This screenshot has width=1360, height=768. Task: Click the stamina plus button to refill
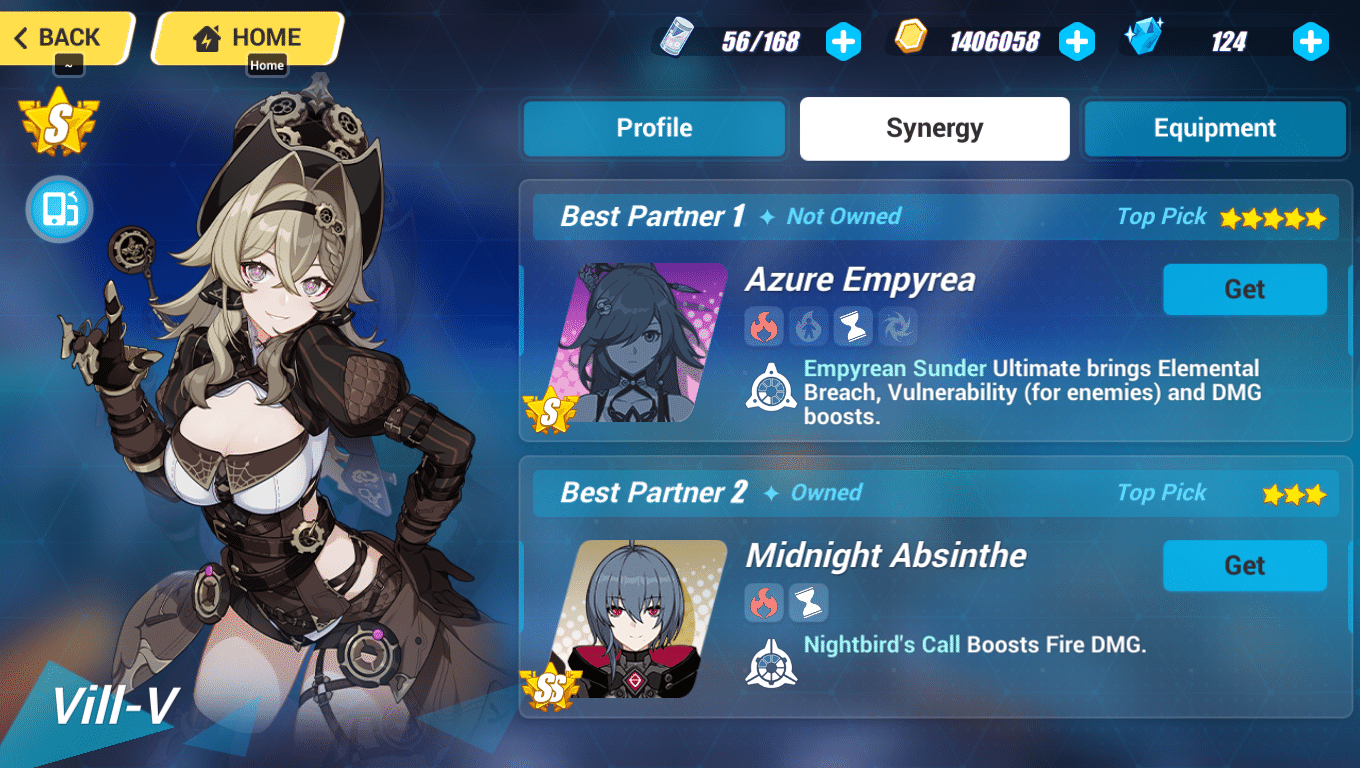pyautogui.click(x=843, y=42)
